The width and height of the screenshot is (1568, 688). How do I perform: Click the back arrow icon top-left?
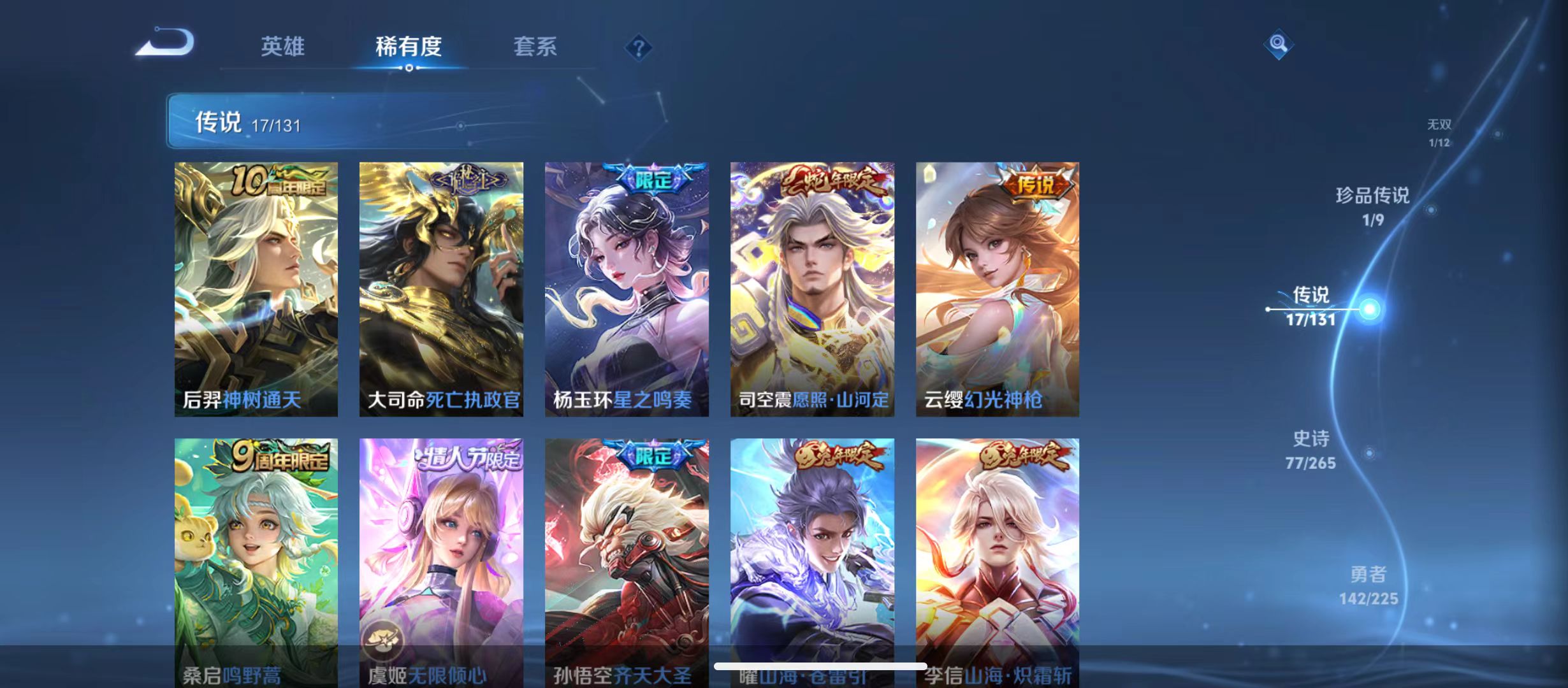pos(166,41)
